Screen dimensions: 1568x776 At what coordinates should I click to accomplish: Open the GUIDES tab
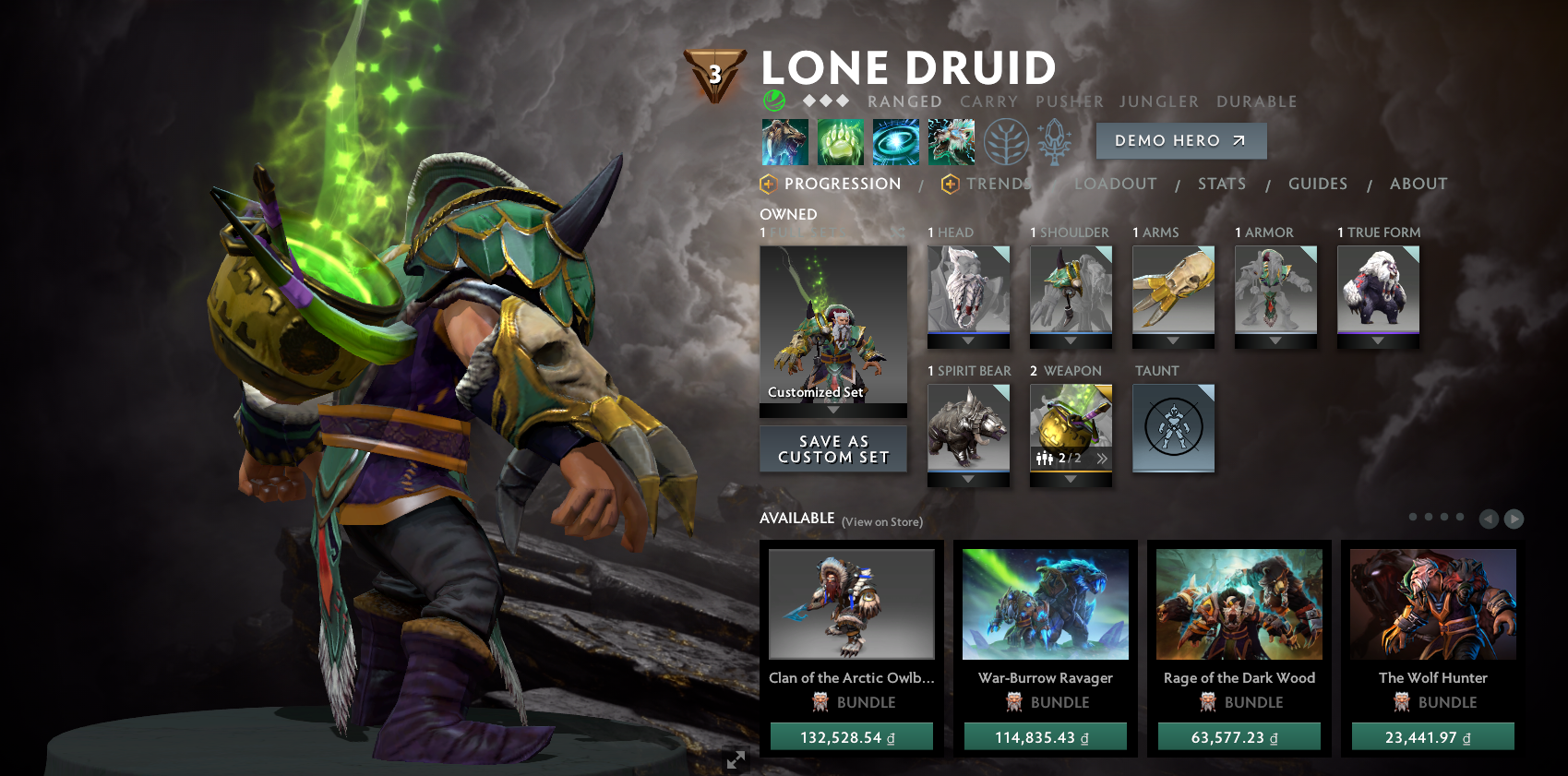(1318, 184)
